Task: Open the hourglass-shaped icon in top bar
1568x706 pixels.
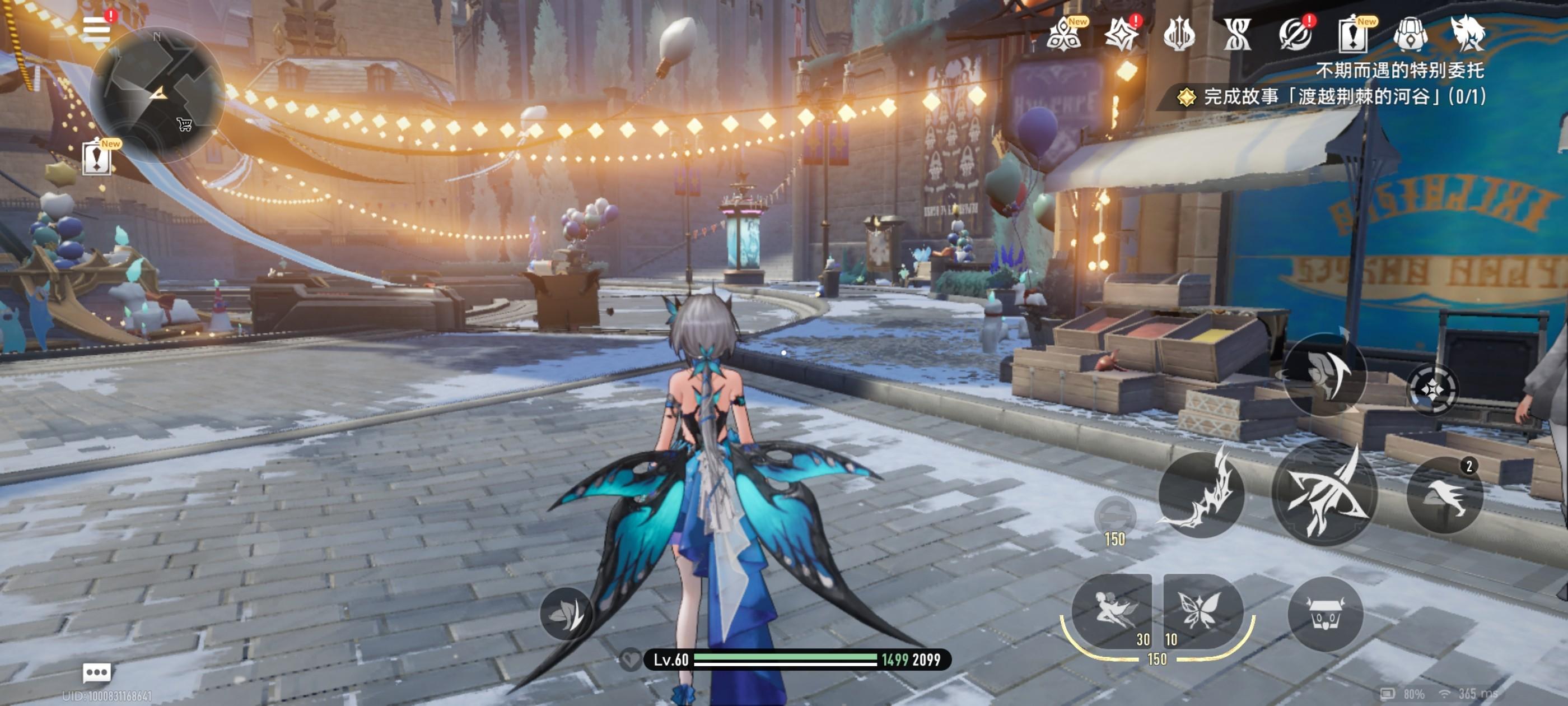Action: 1237,35
